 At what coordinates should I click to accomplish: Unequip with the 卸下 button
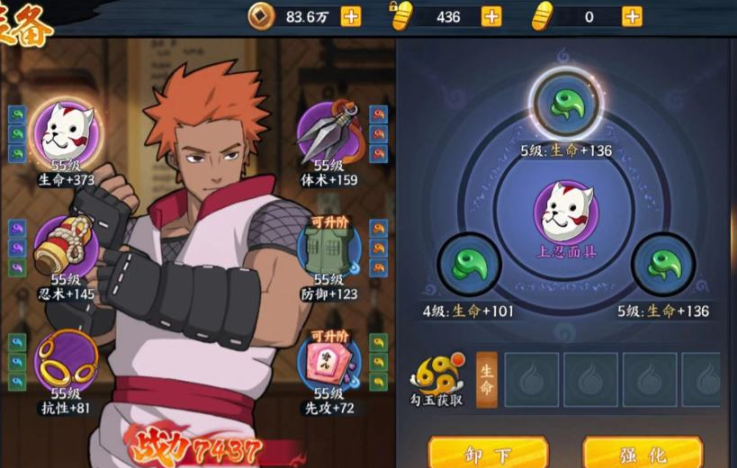click(x=473, y=453)
